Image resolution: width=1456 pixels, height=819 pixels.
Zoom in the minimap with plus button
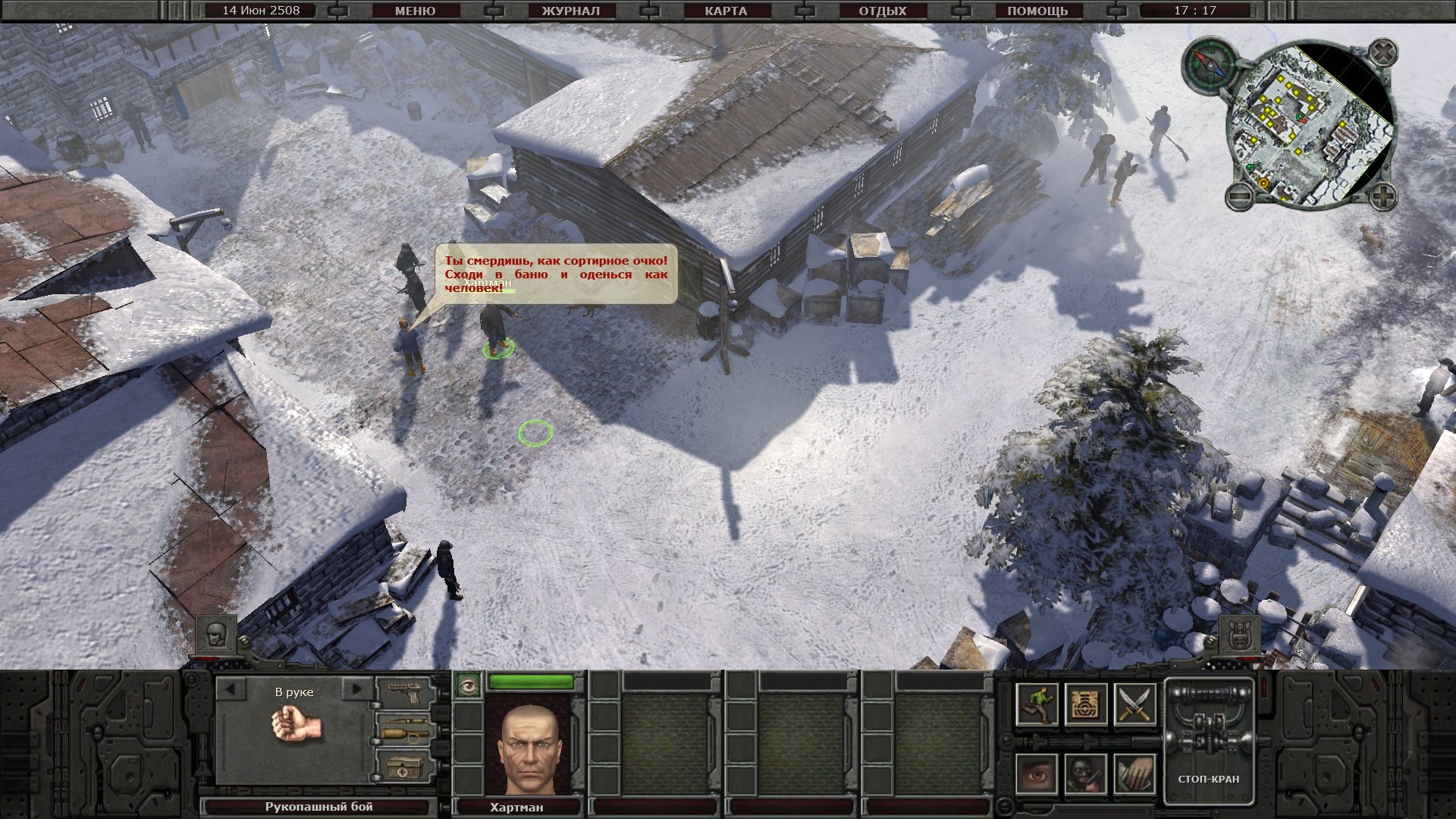(1382, 197)
